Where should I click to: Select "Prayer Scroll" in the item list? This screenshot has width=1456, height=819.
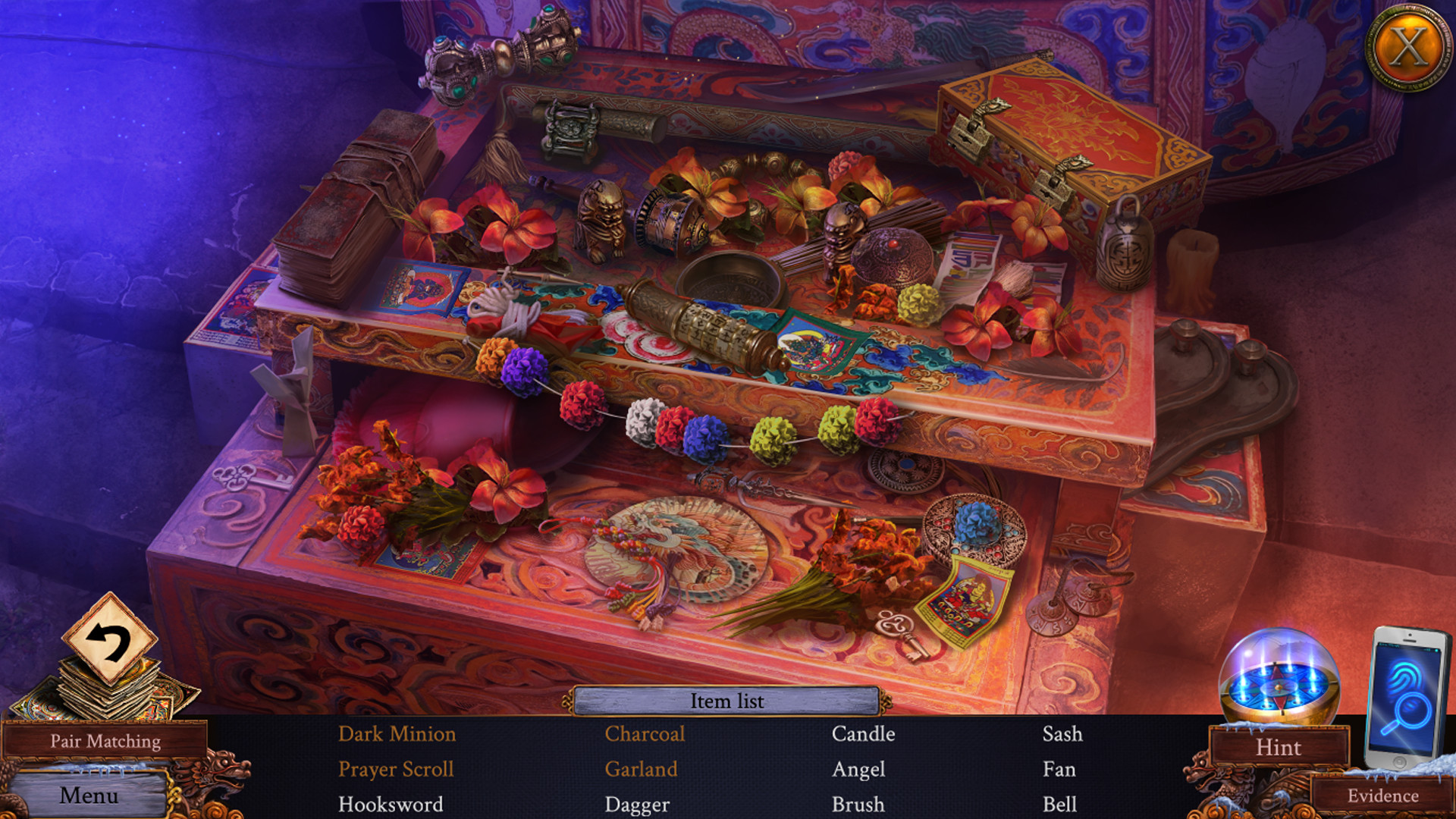click(x=397, y=769)
